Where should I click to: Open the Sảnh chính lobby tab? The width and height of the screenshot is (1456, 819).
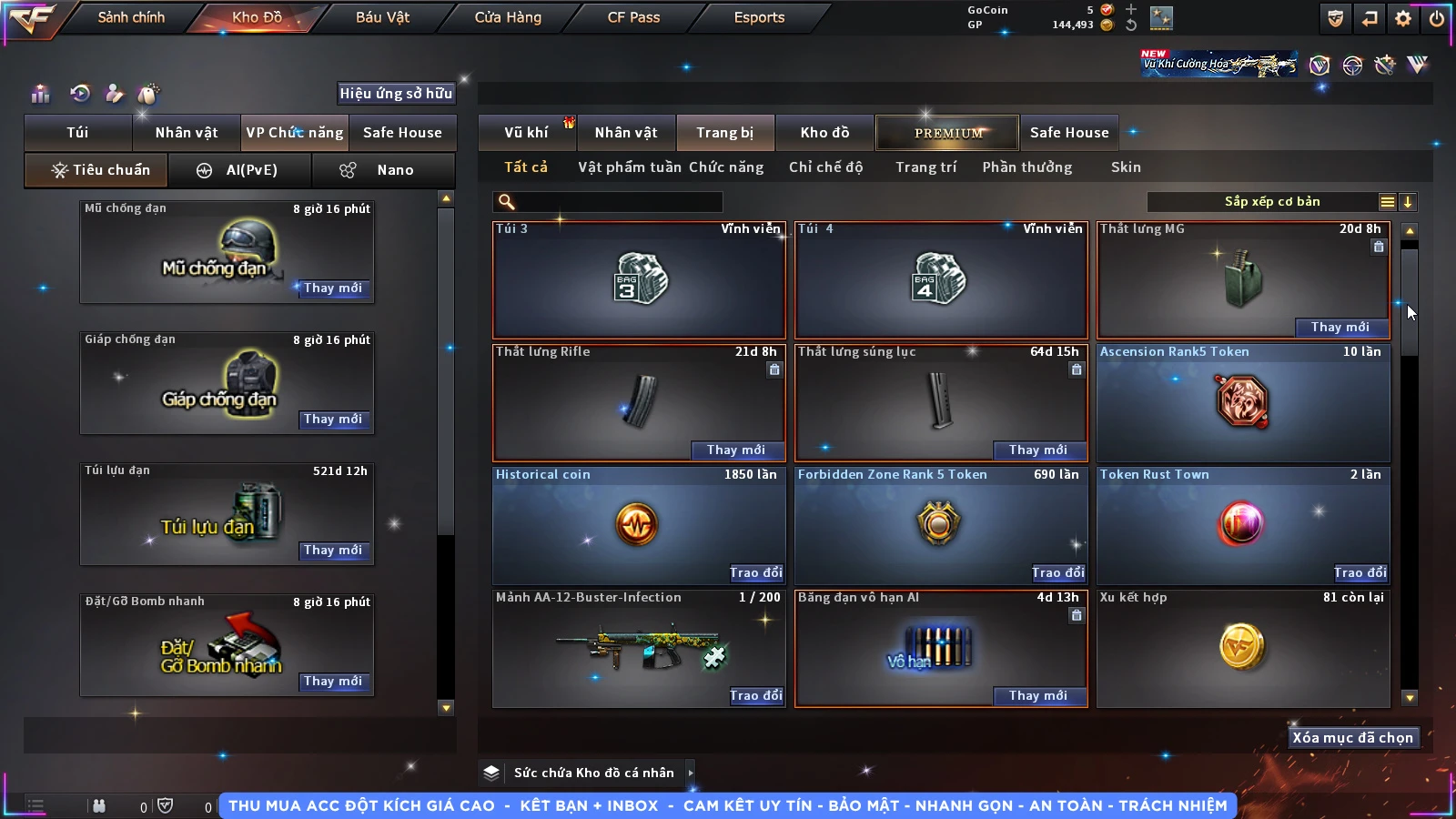[131, 17]
